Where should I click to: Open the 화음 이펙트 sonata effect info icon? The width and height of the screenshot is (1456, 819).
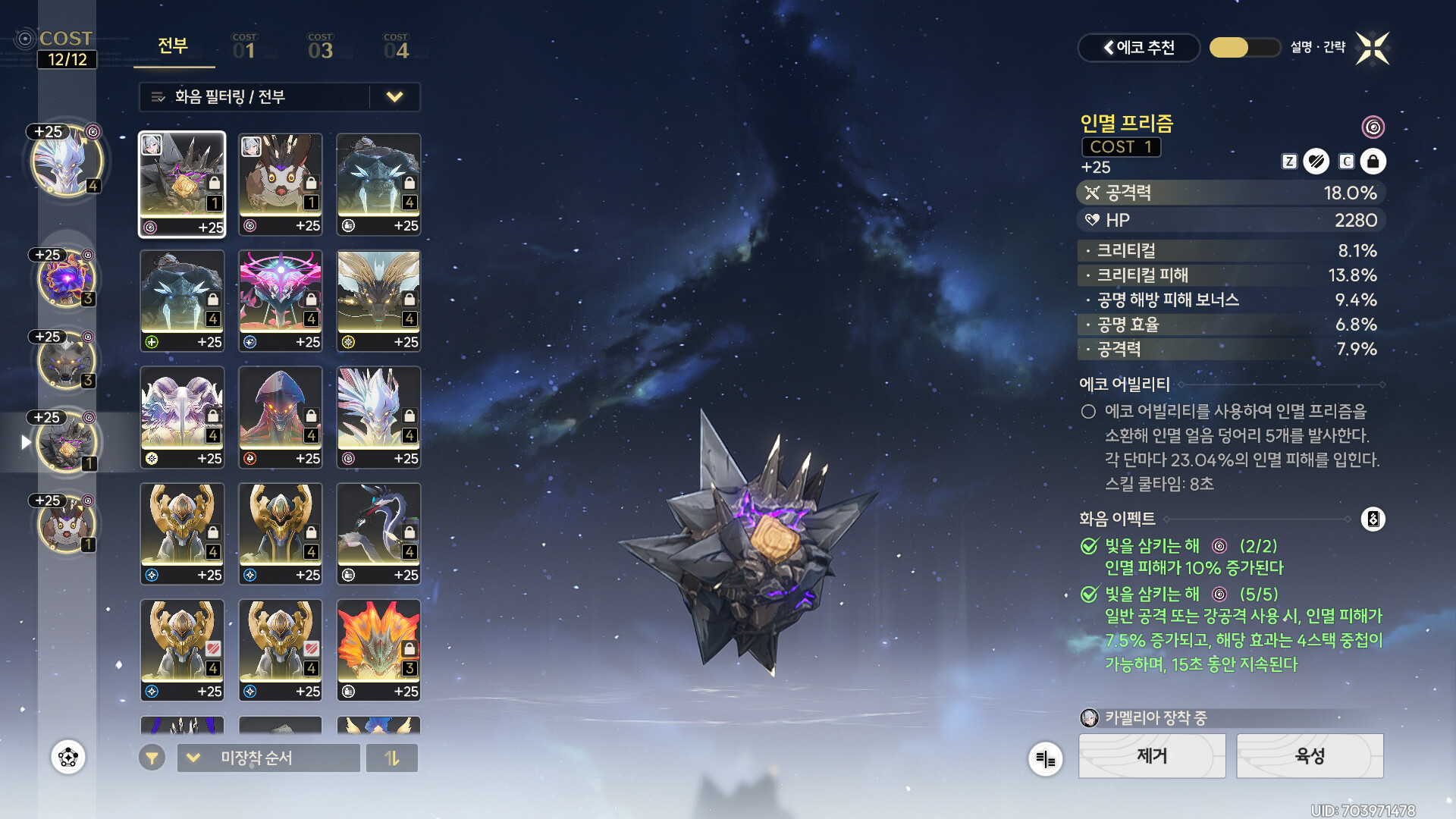[1373, 519]
